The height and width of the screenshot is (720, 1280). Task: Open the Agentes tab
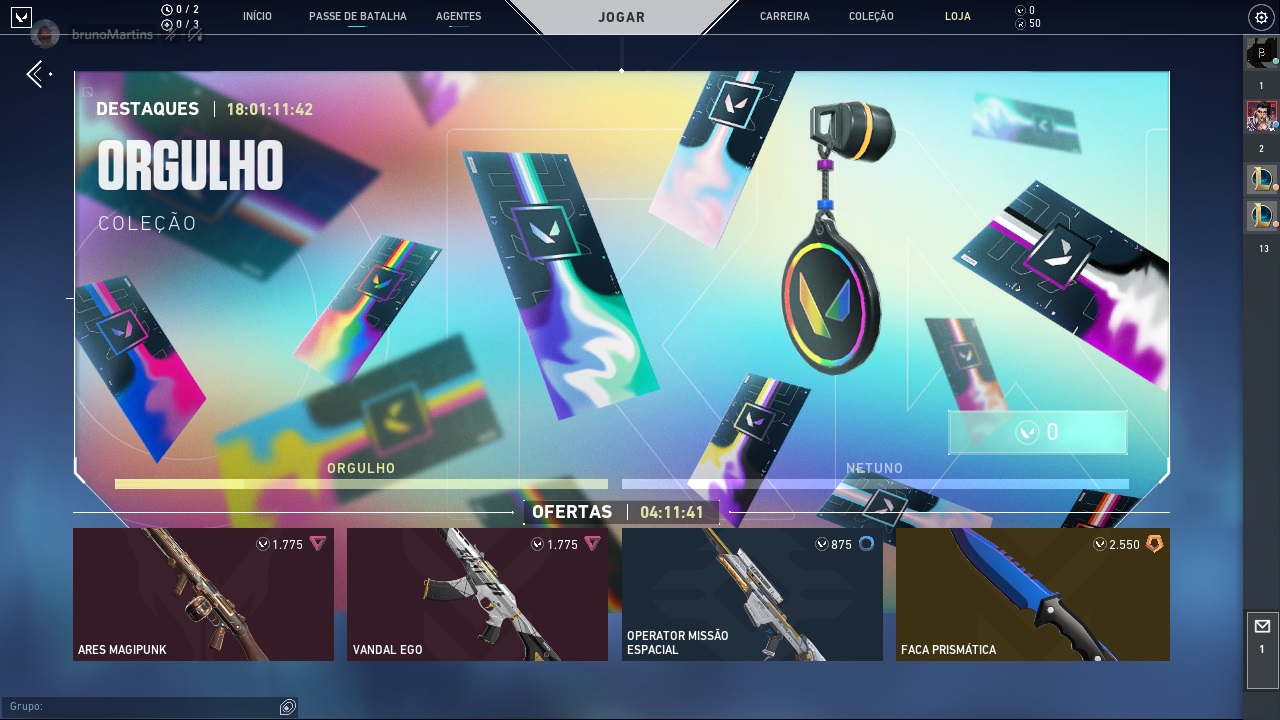pos(458,17)
